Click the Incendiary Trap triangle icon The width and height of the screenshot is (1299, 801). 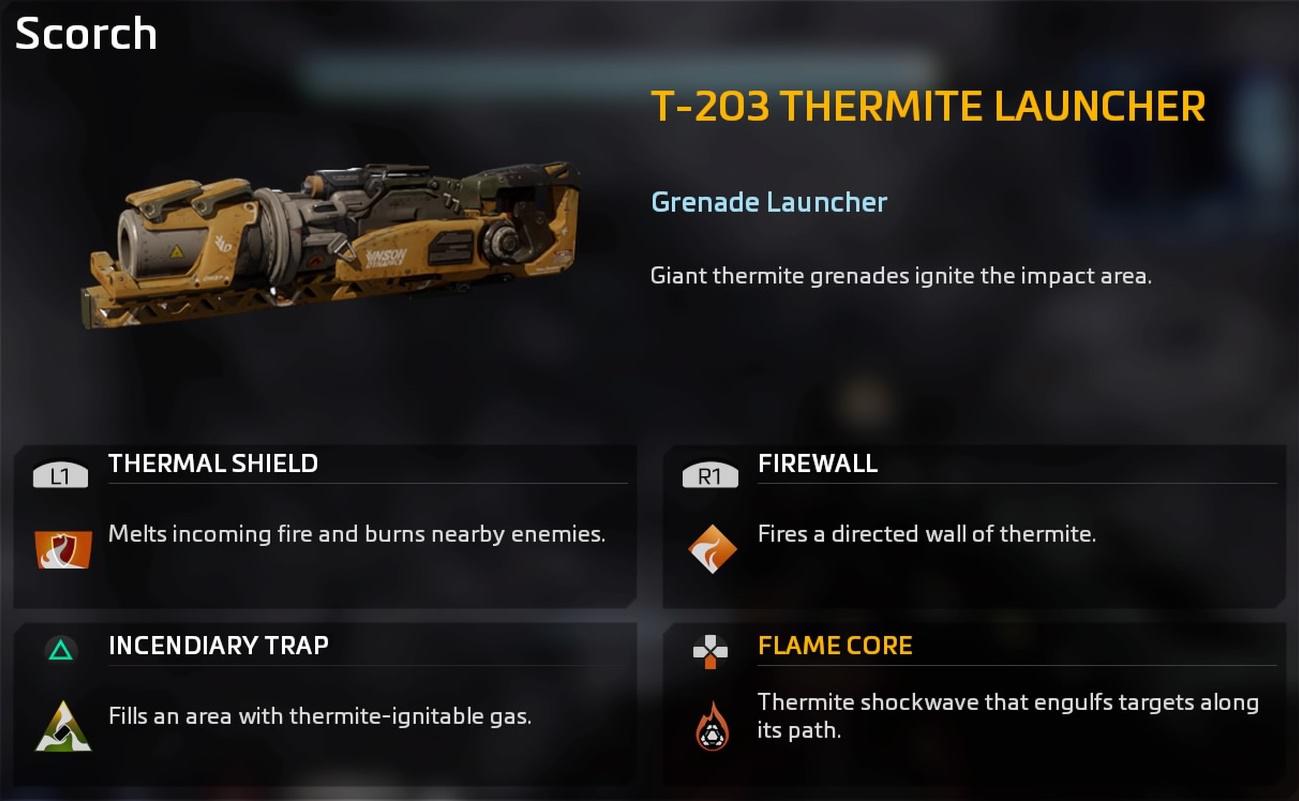tap(63, 726)
